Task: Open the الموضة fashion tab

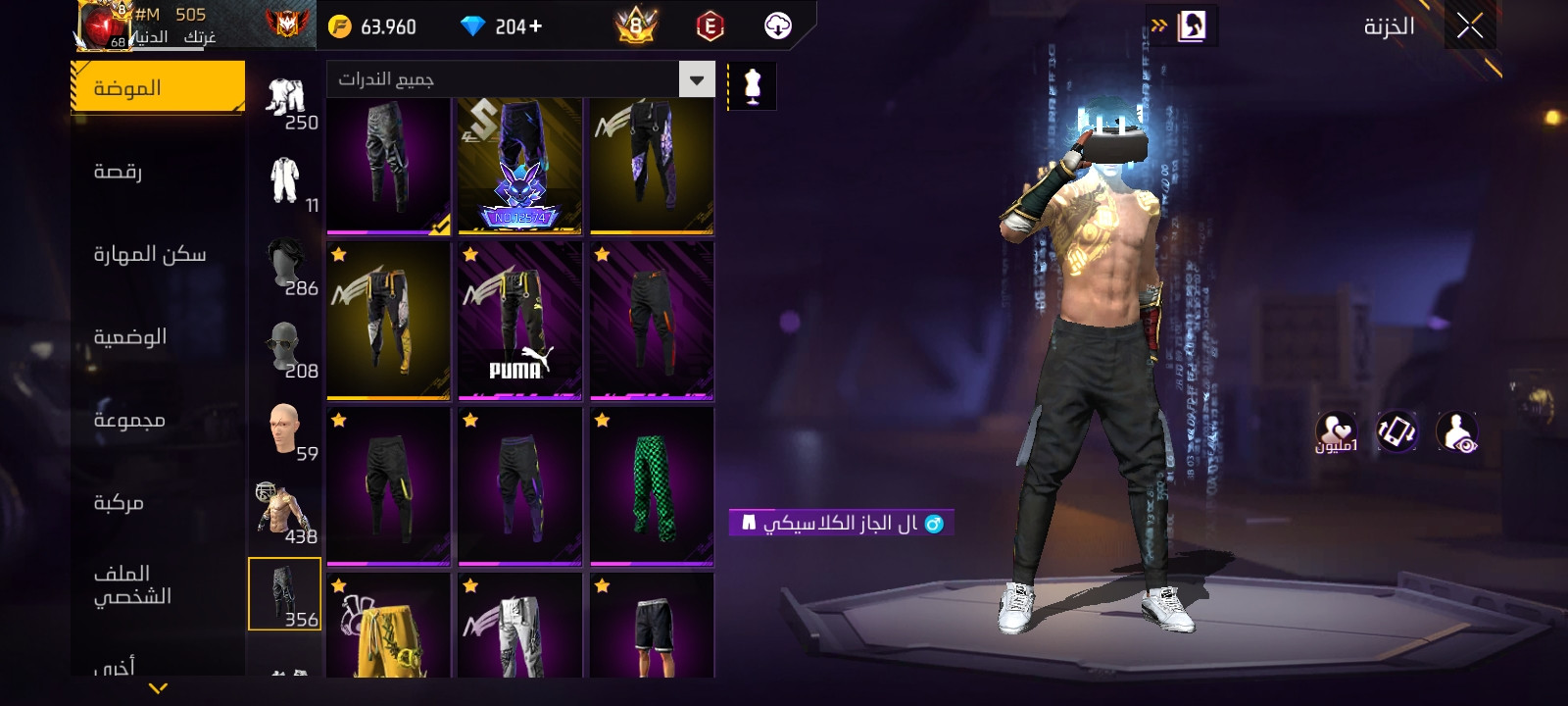Action: [x=158, y=88]
